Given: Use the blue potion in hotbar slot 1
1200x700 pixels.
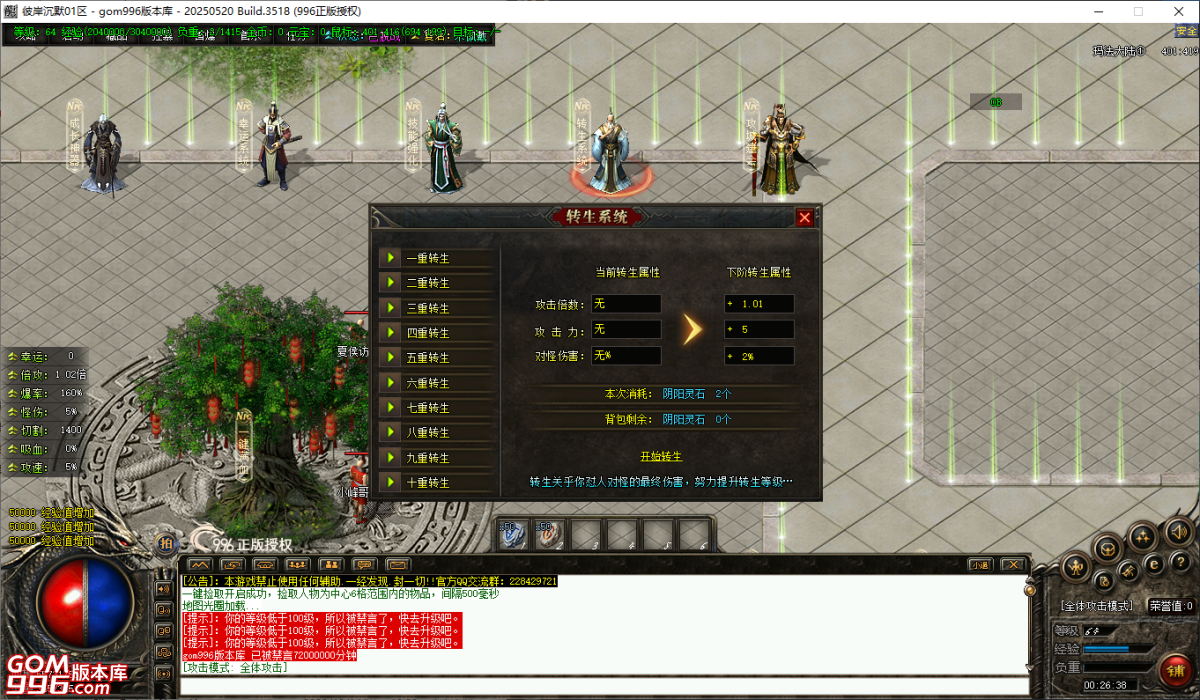Looking at the screenshot, I should 514,535.
